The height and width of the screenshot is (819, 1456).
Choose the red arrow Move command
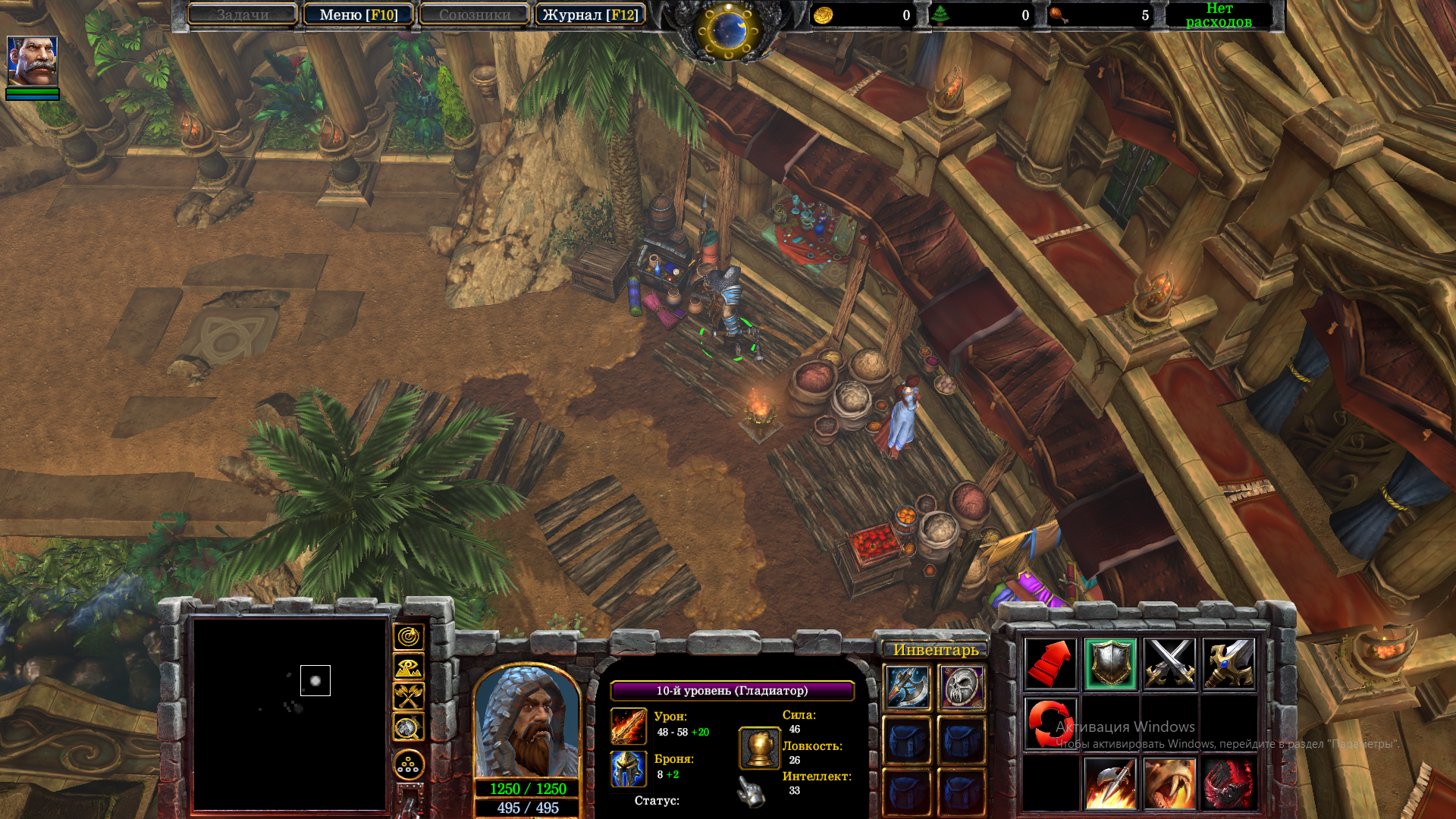click(x=1050, y=664)
